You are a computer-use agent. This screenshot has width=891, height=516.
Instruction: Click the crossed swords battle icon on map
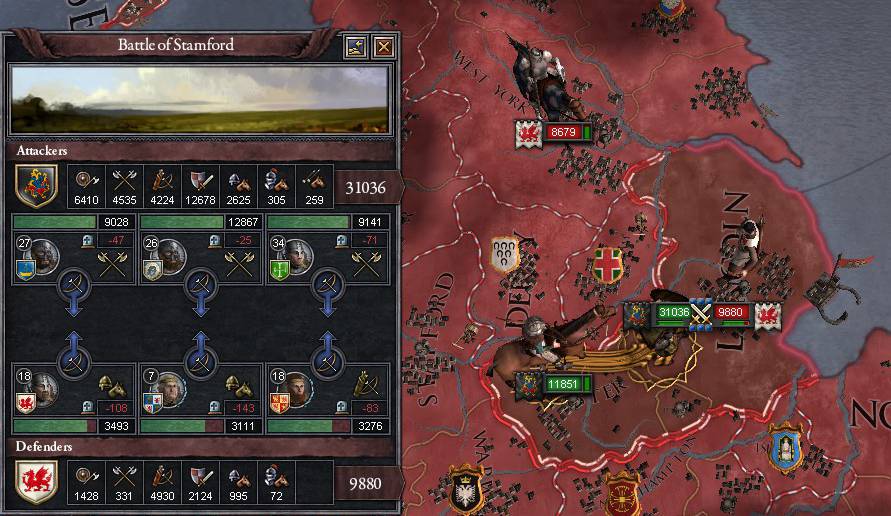[701, 313]
